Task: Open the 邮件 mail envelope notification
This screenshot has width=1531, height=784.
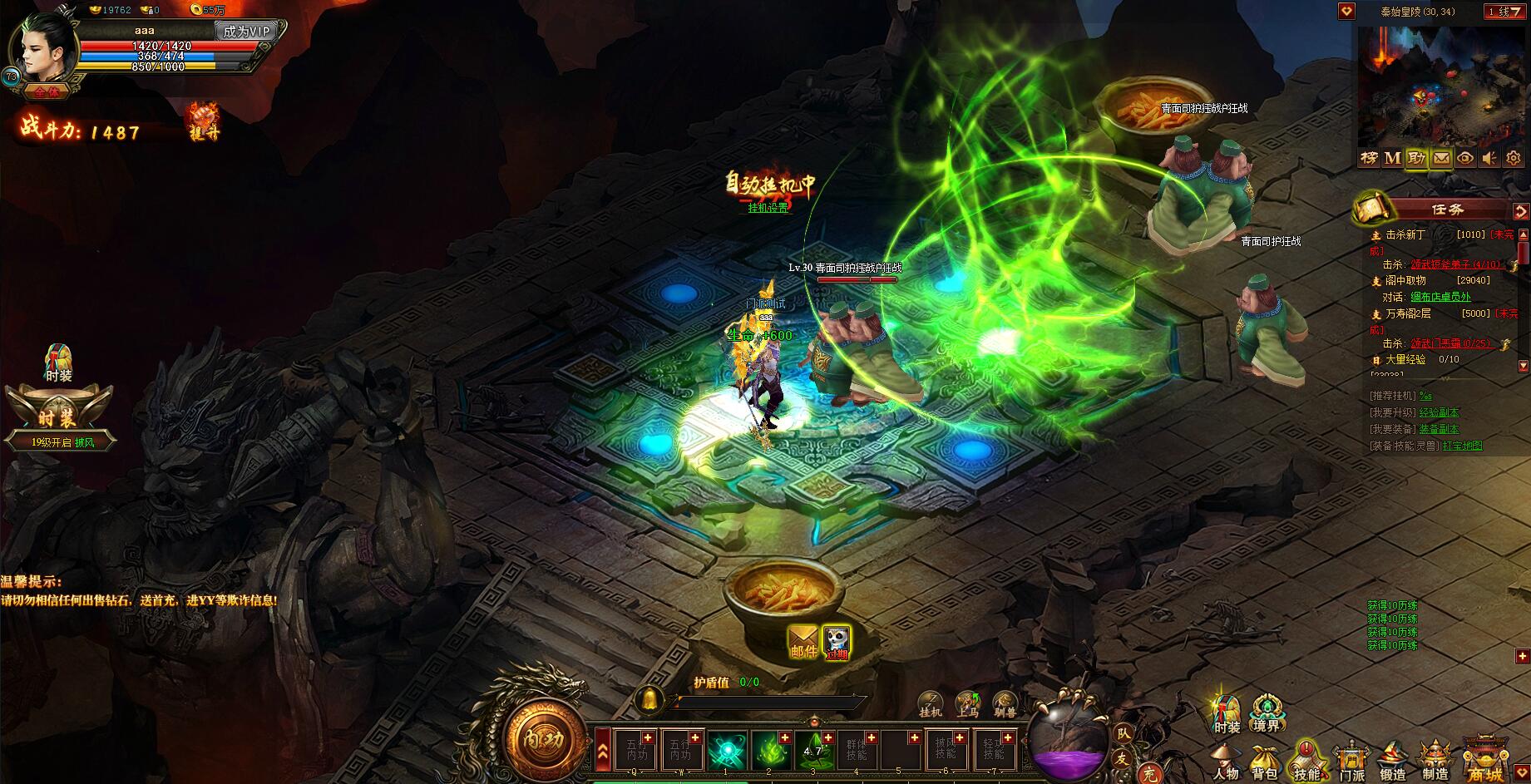Action: [x=803, y=642]
